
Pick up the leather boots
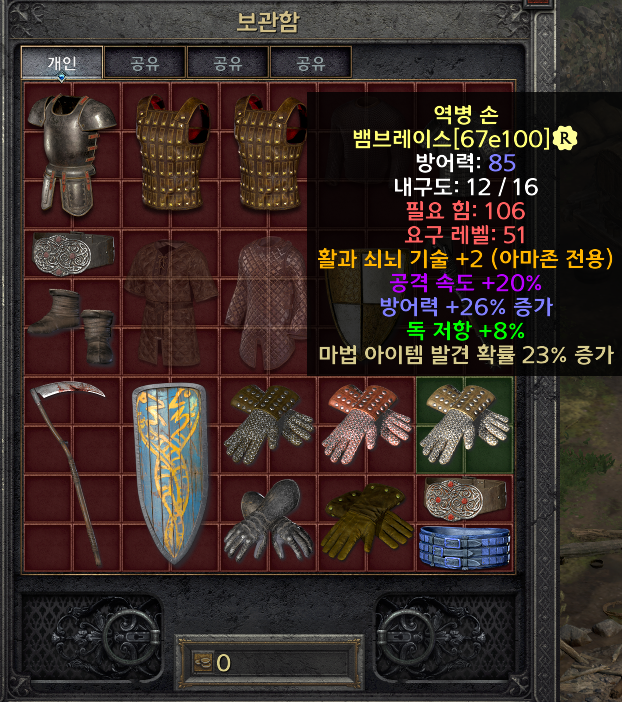(72, 322)
